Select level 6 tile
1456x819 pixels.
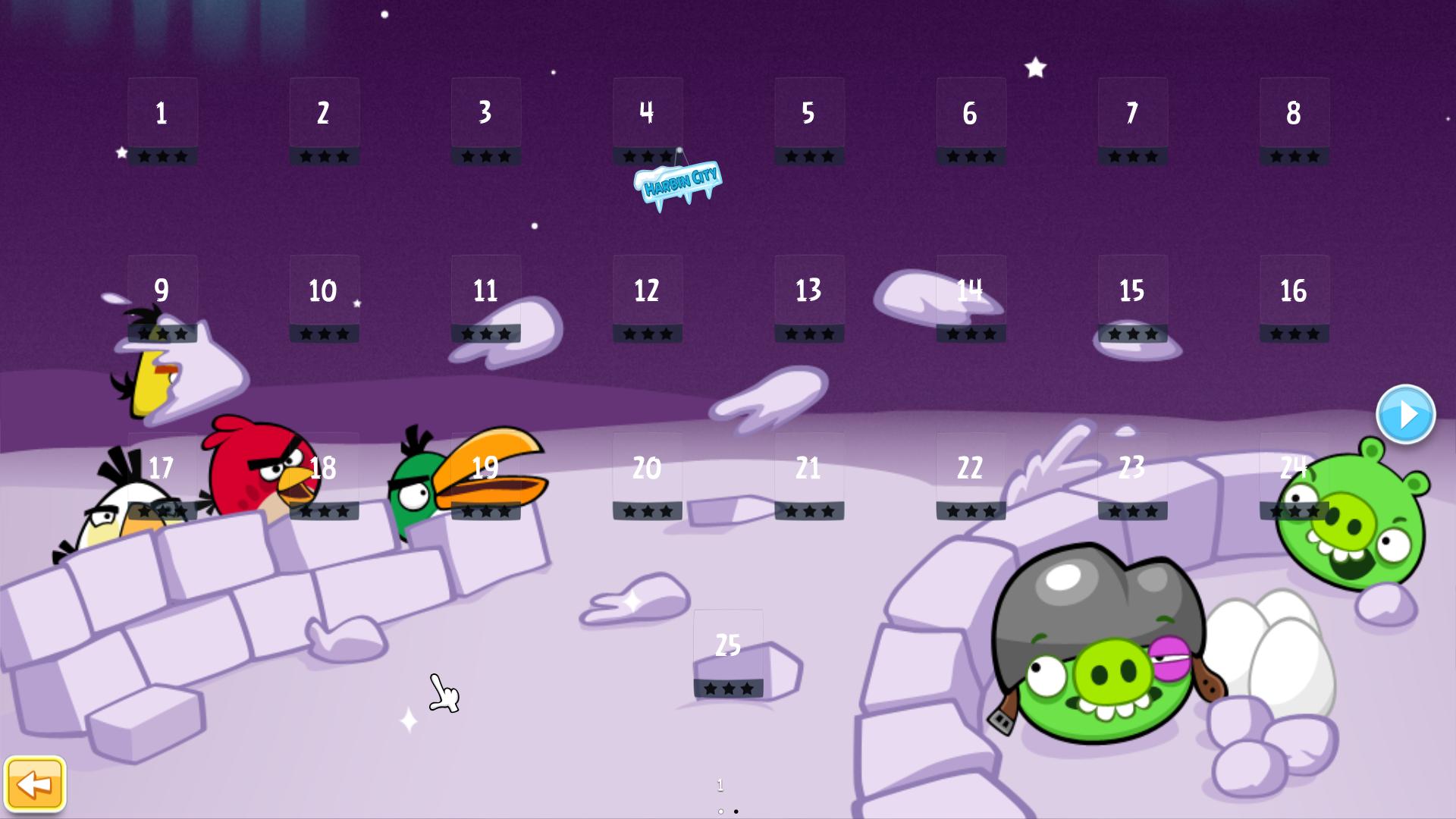pyautogui.click(x=971, y=120)
